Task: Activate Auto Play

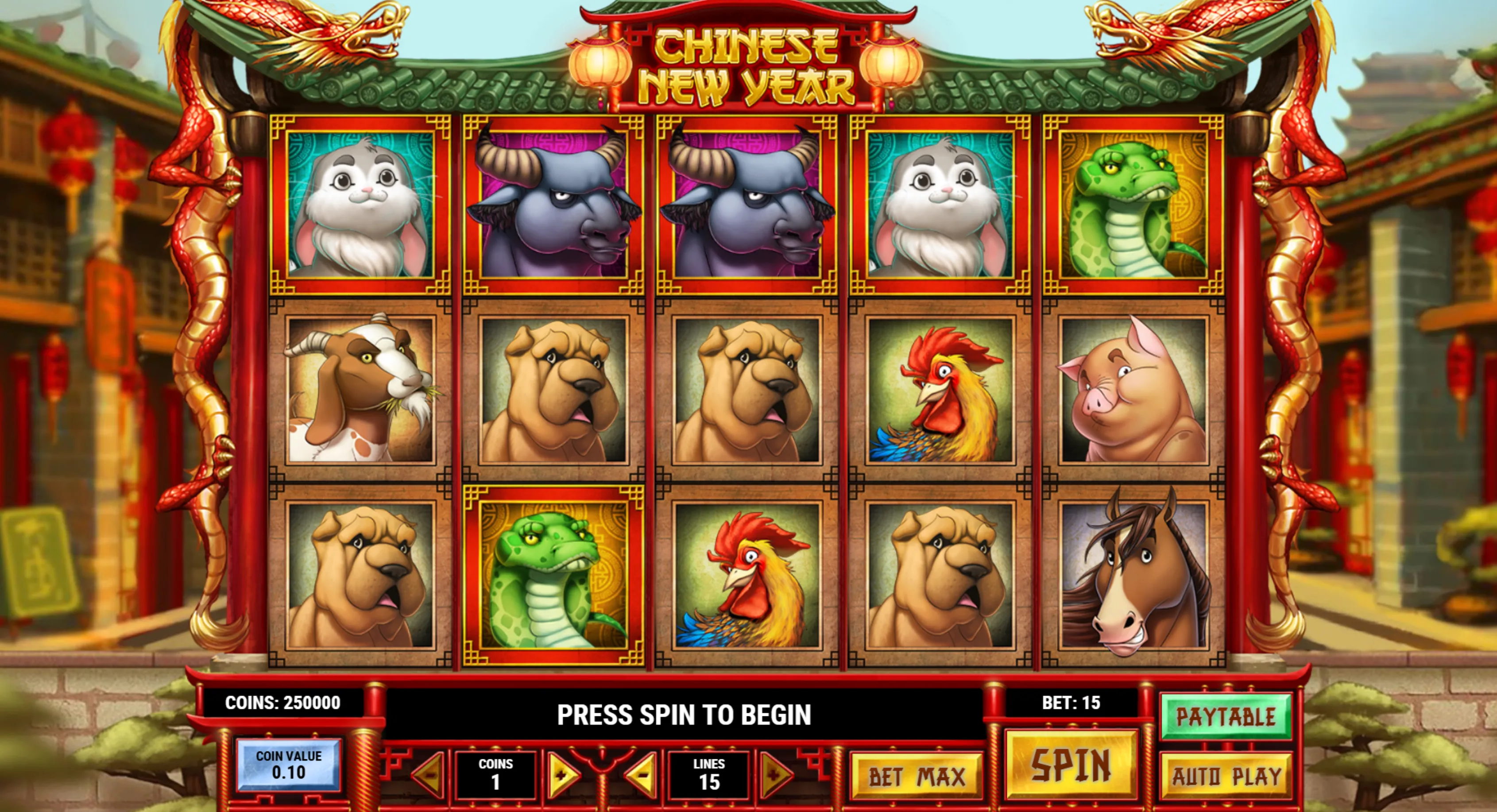Action: point(1226,776)
